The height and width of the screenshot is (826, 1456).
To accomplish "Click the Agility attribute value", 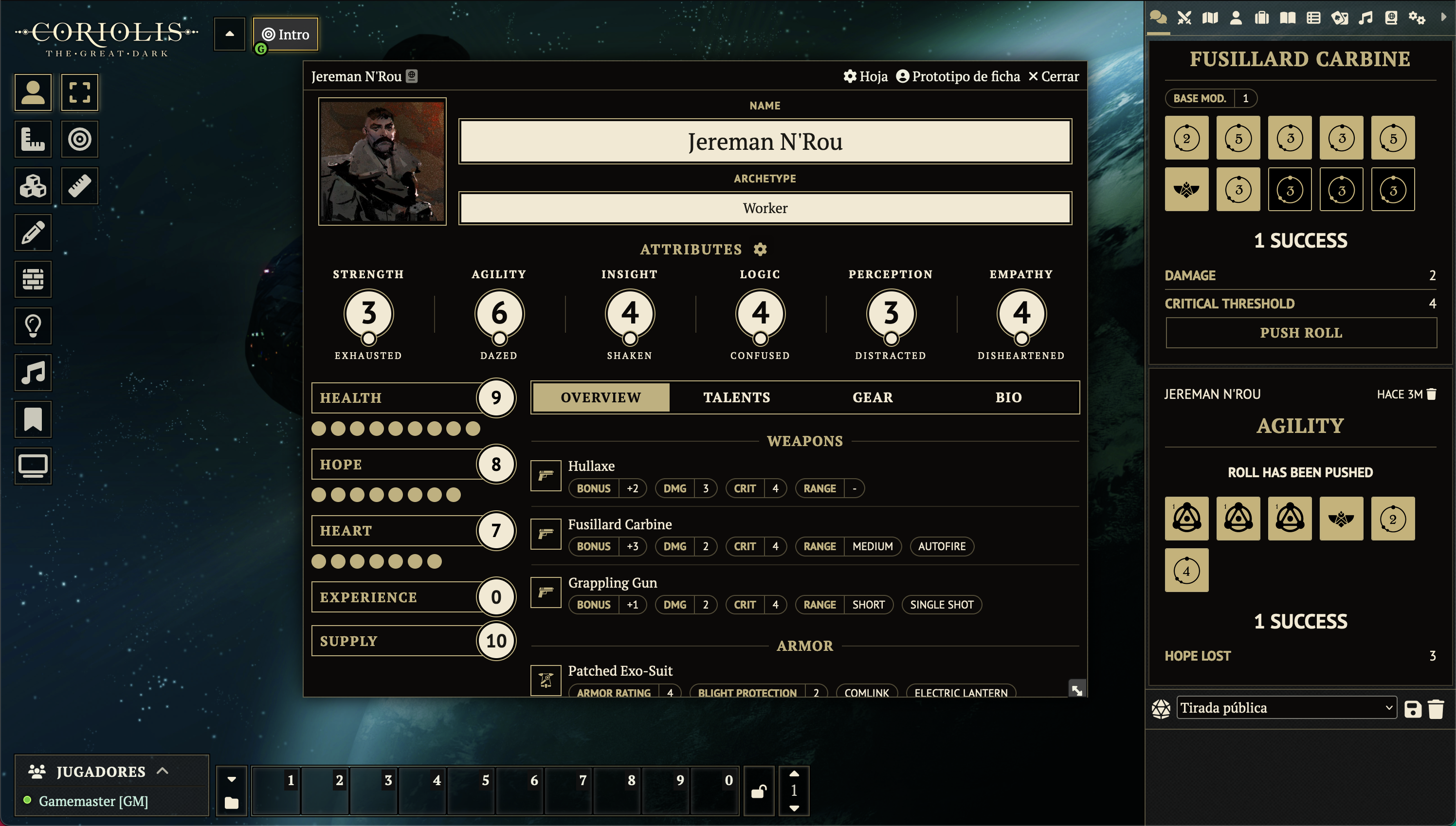I will (x=499, y=313).
